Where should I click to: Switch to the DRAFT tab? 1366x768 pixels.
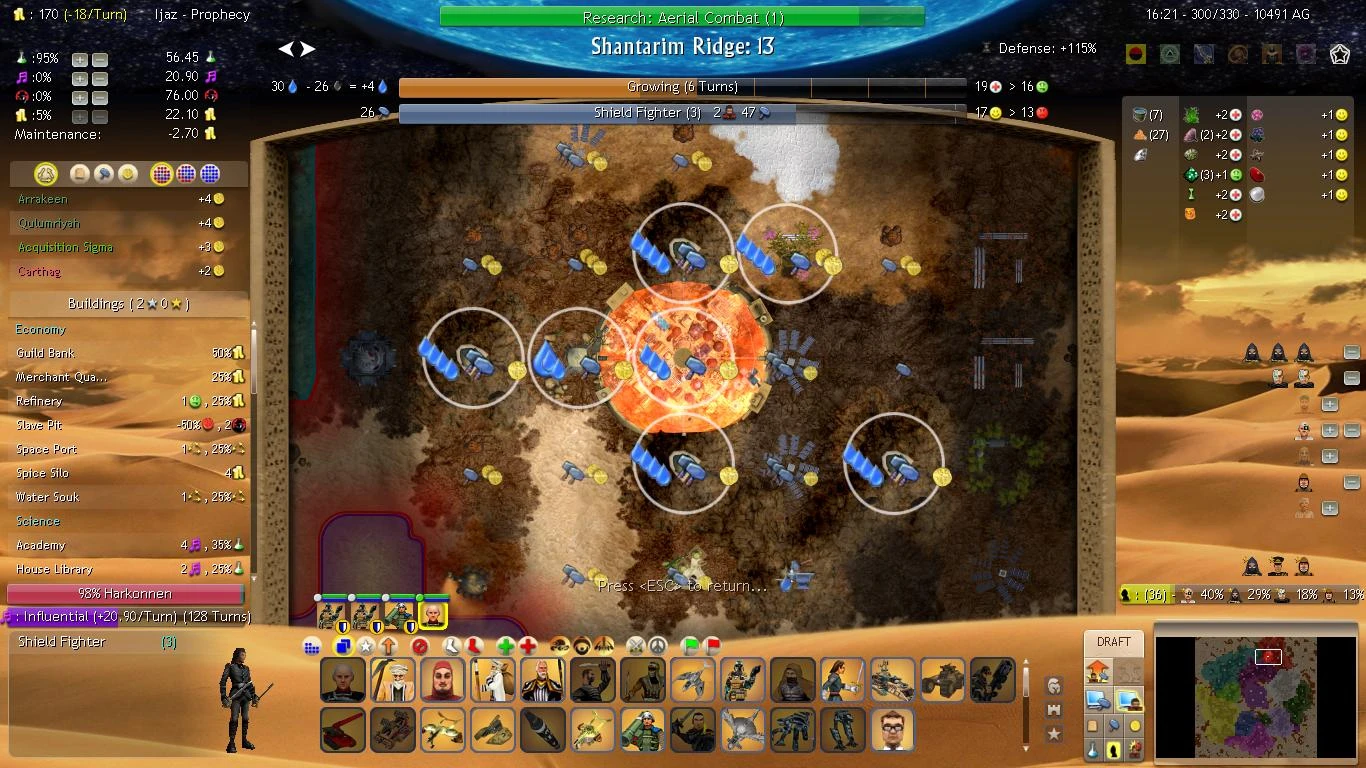(1113, 642)
